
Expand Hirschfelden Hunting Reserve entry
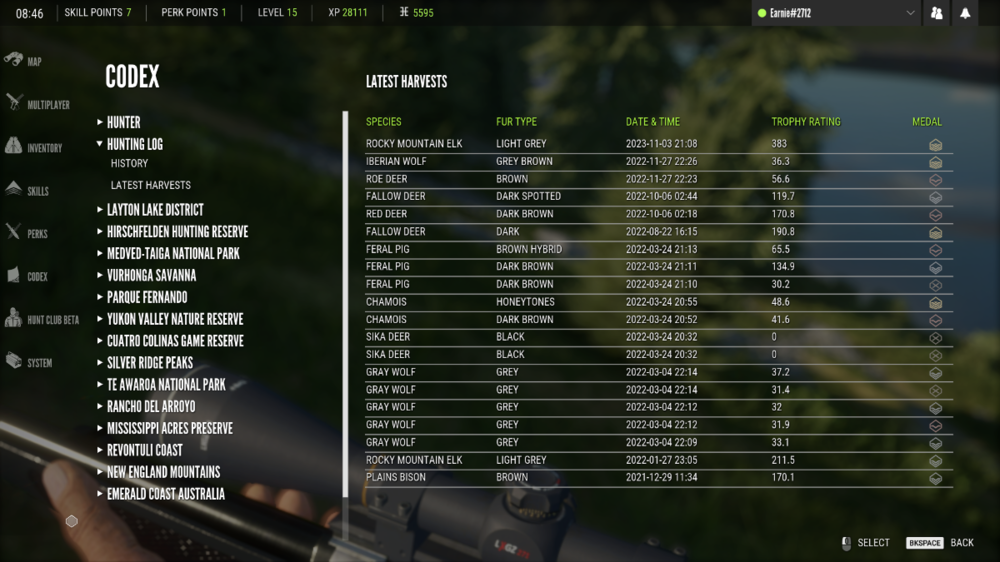pos(177,232)
